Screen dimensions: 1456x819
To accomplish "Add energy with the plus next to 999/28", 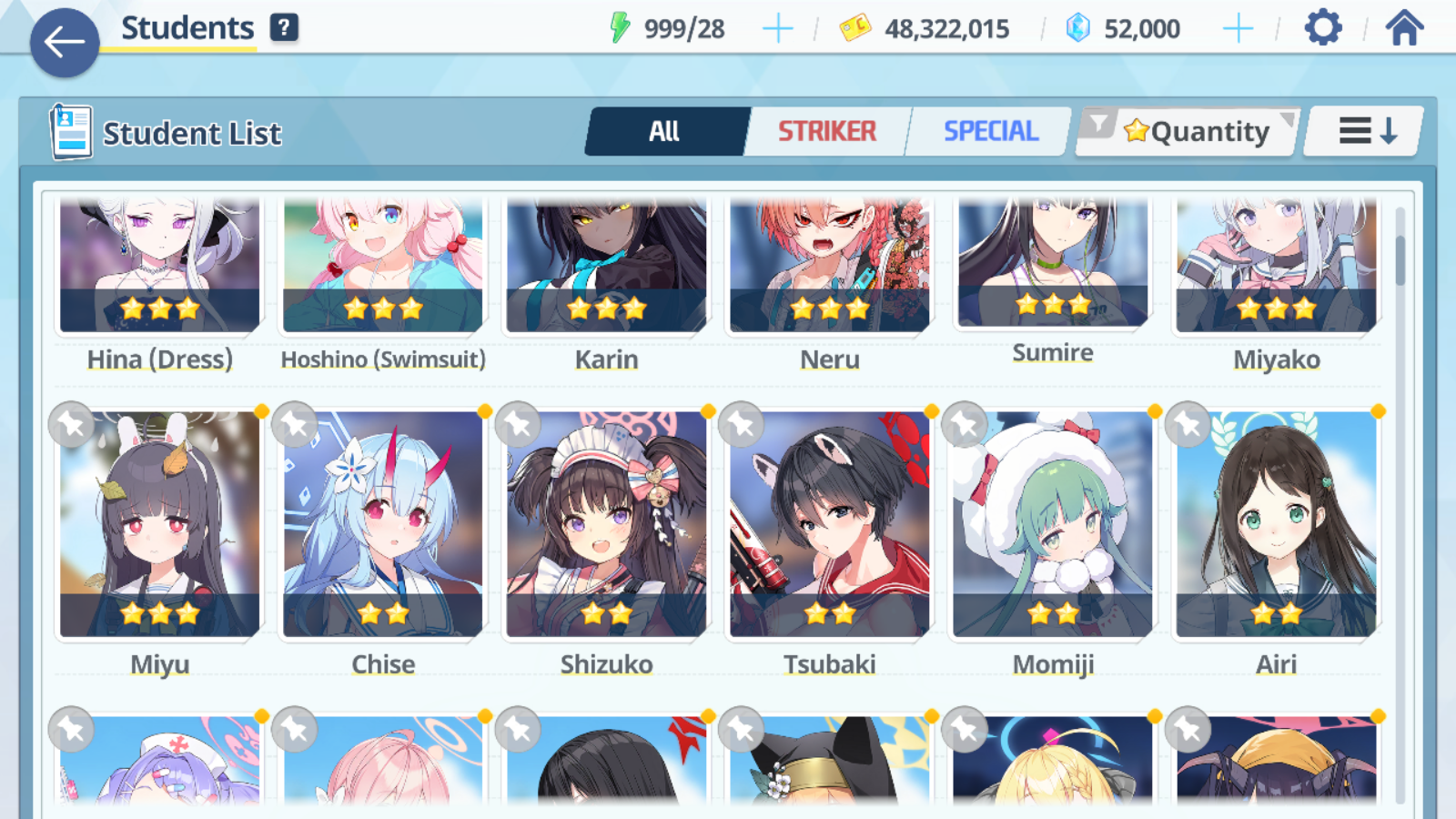I will click(x=777, y=29).
